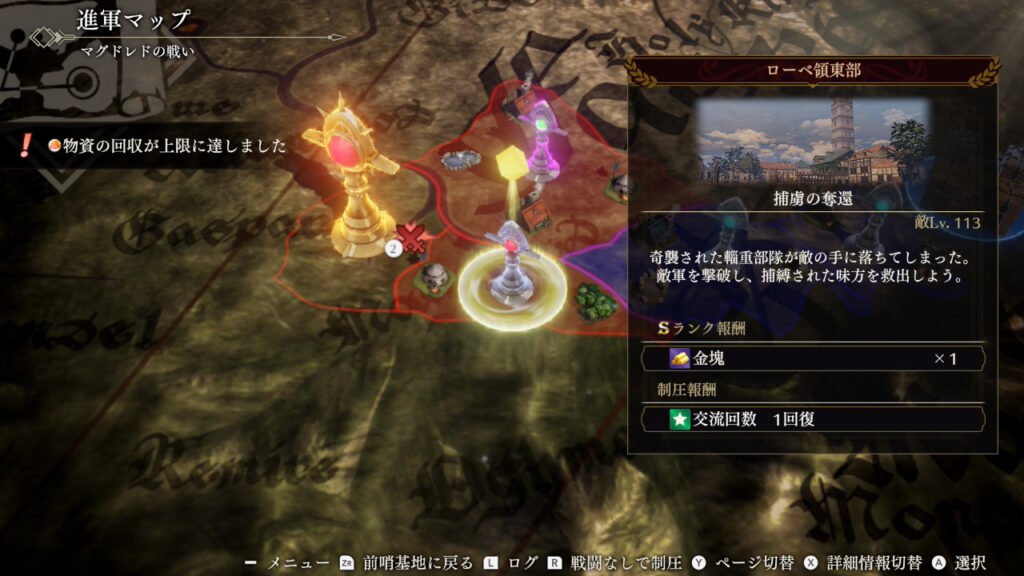Viewport: 1024px width, 576px height.
Task: Select the 金塊 S-rank reward row
Action: (x=812, y=358)
